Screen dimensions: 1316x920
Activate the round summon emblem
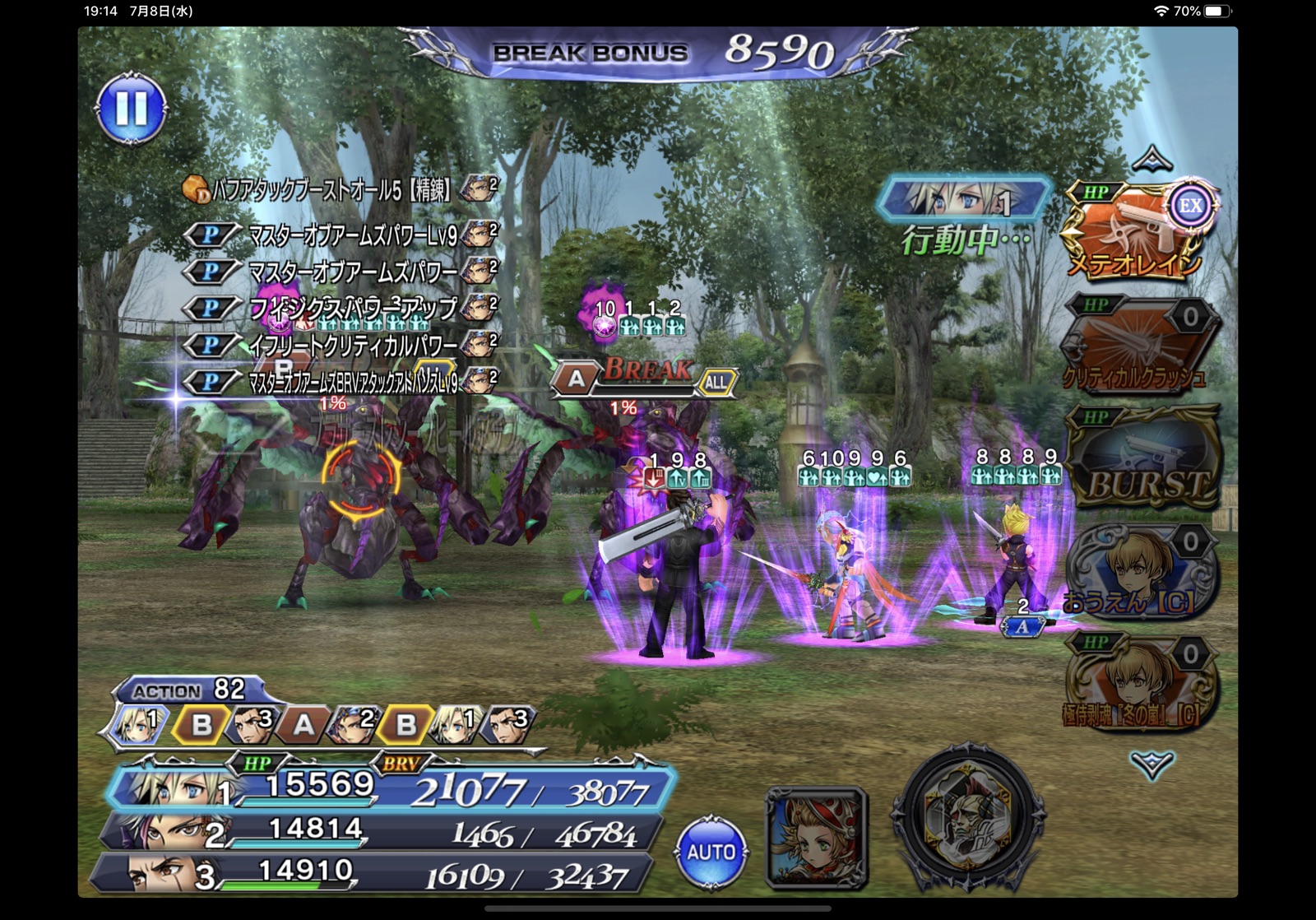click(x=967, y=817)
